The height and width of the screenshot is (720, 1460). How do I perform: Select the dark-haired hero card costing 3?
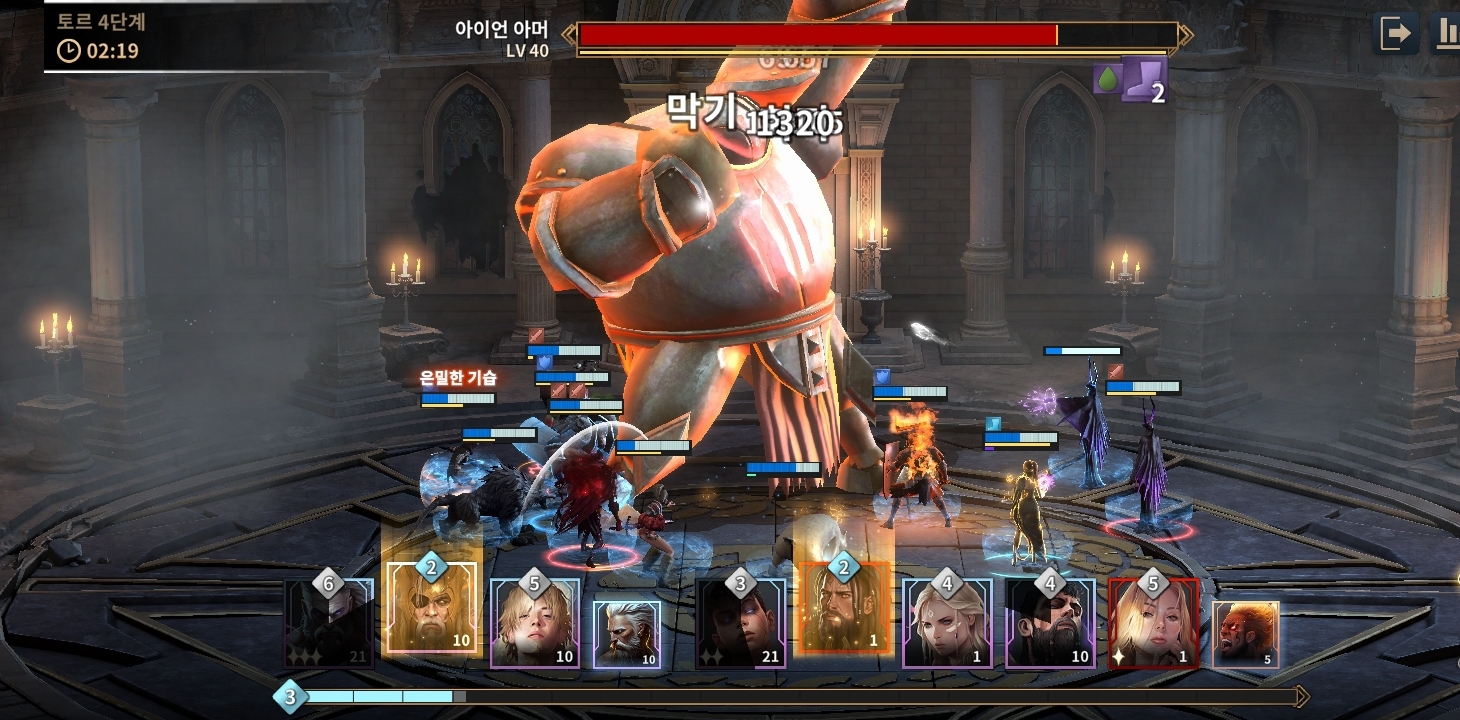tap(740, 624)
